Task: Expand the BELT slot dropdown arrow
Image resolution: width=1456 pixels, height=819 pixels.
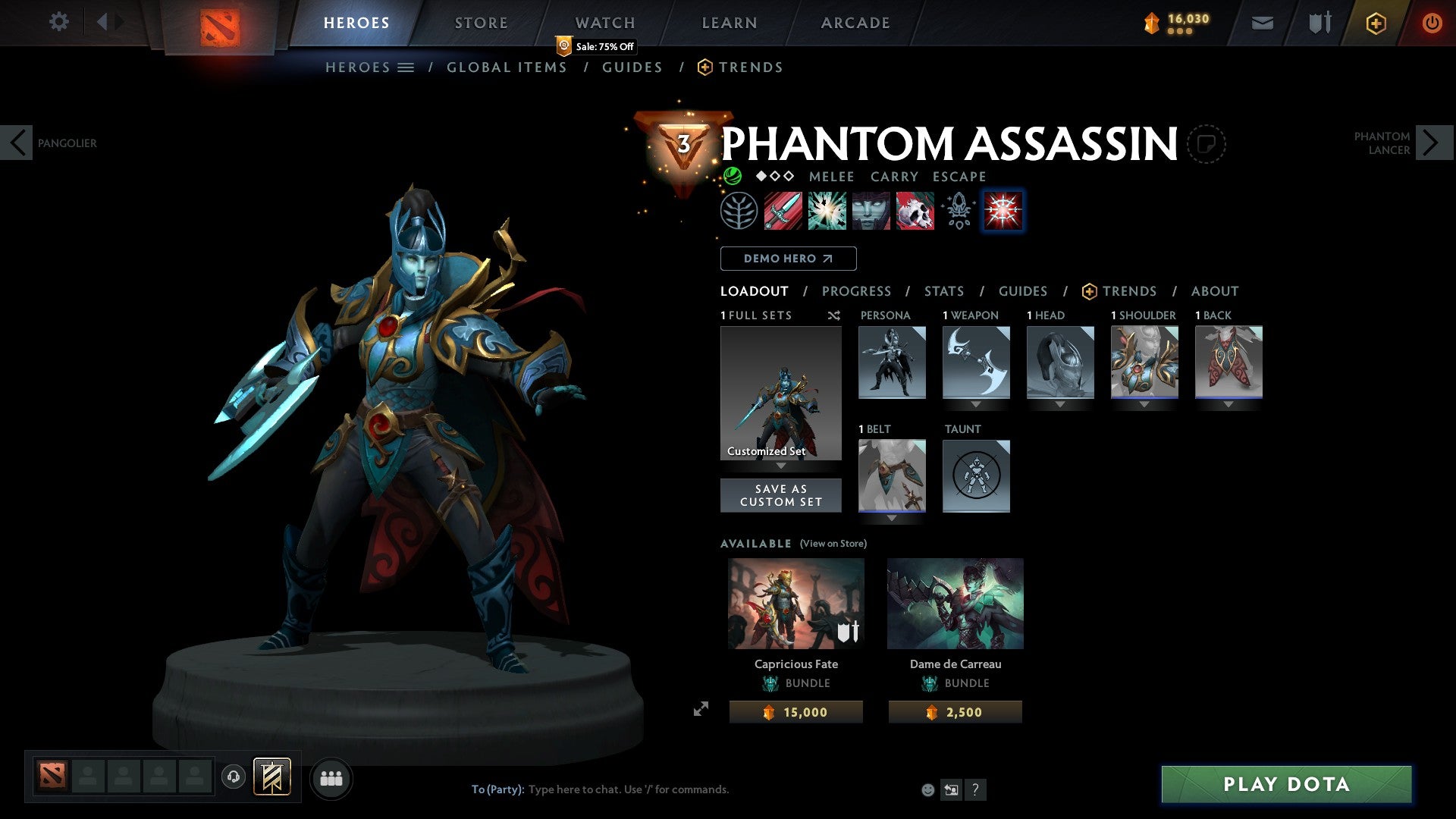Action: coord(892,516)
